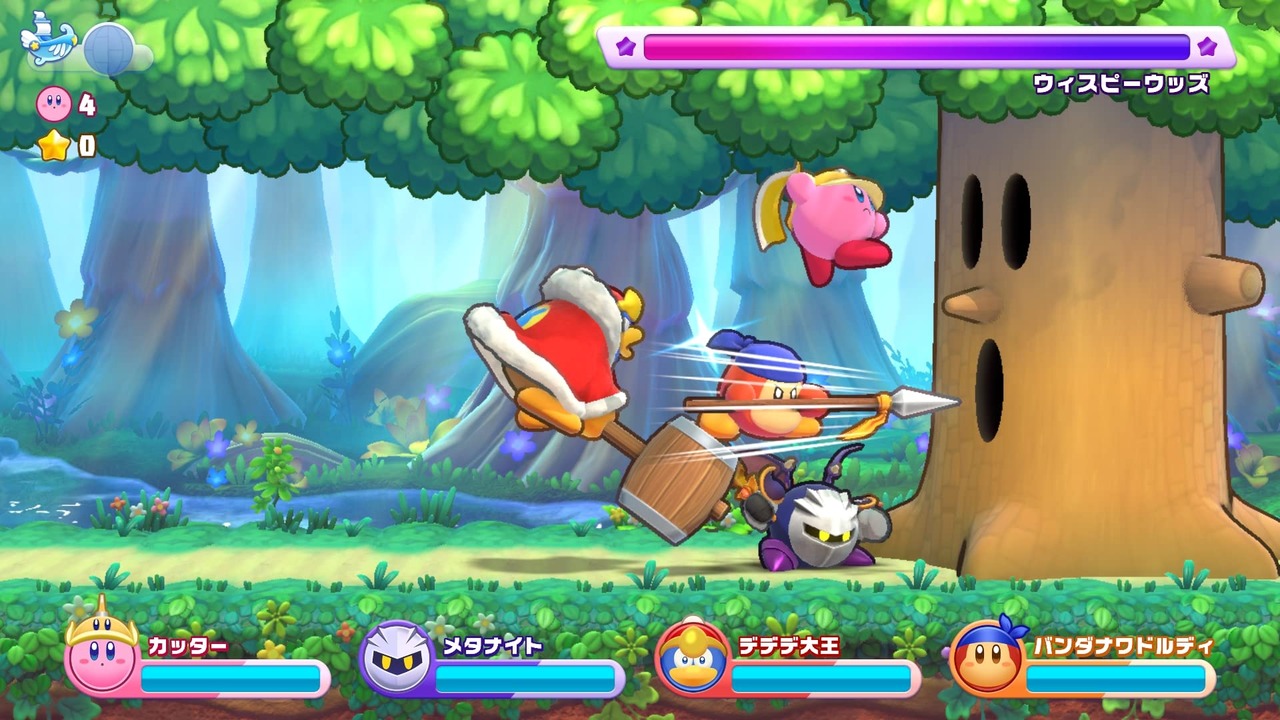
Task: Select the Cutter Kirby player portrait
Action: click(x=102, y=657)
